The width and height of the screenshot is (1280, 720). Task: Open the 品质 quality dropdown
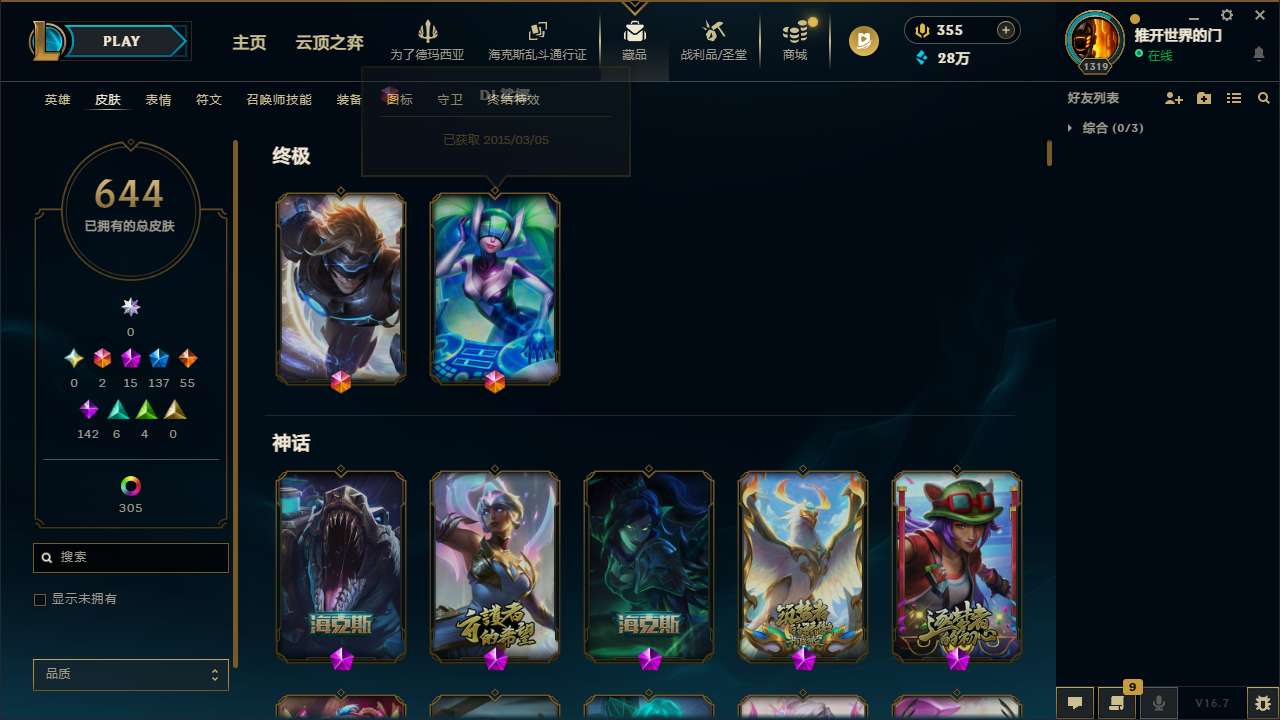[130, 674]
